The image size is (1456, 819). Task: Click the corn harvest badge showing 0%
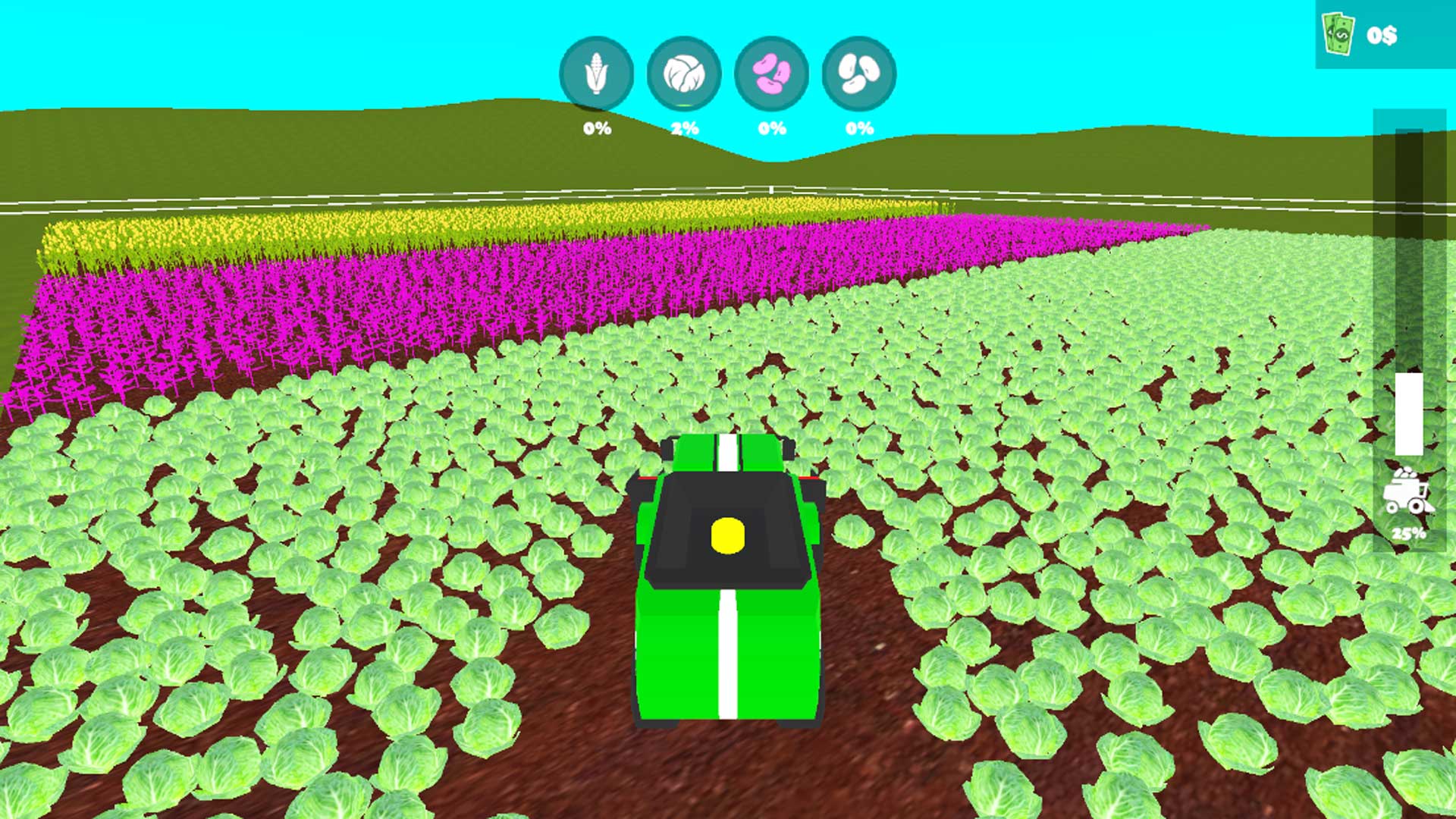pos(597,128)
